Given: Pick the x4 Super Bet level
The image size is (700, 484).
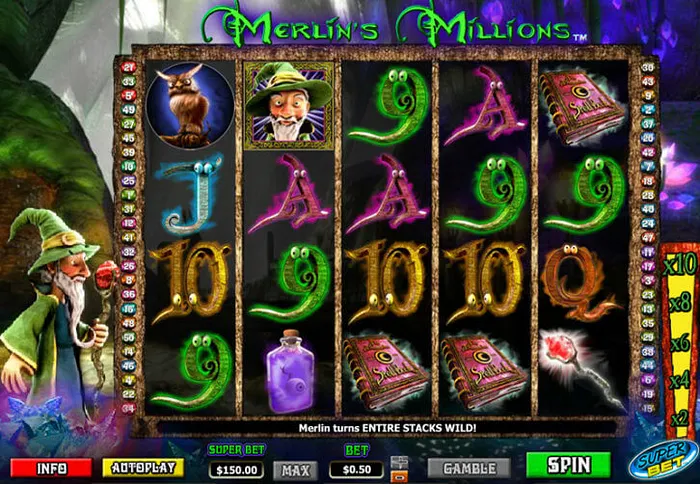Looking at the screenshot, I should click(681, 379).
